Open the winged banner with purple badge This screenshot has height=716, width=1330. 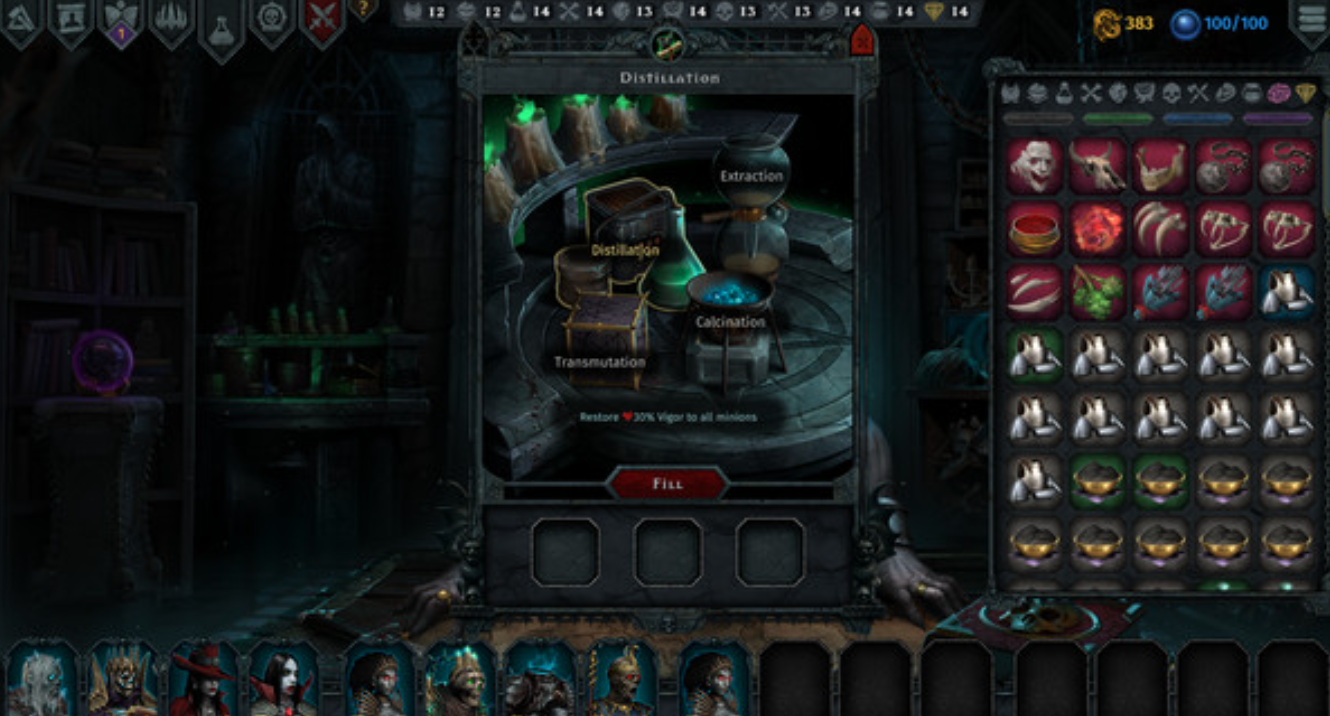point(120,22)
